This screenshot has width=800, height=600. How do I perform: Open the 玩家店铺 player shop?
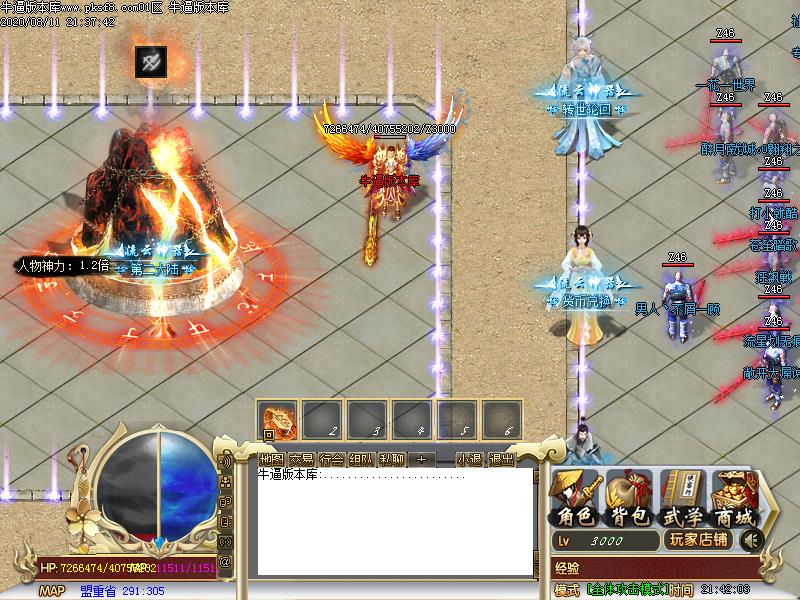[699, 540]
